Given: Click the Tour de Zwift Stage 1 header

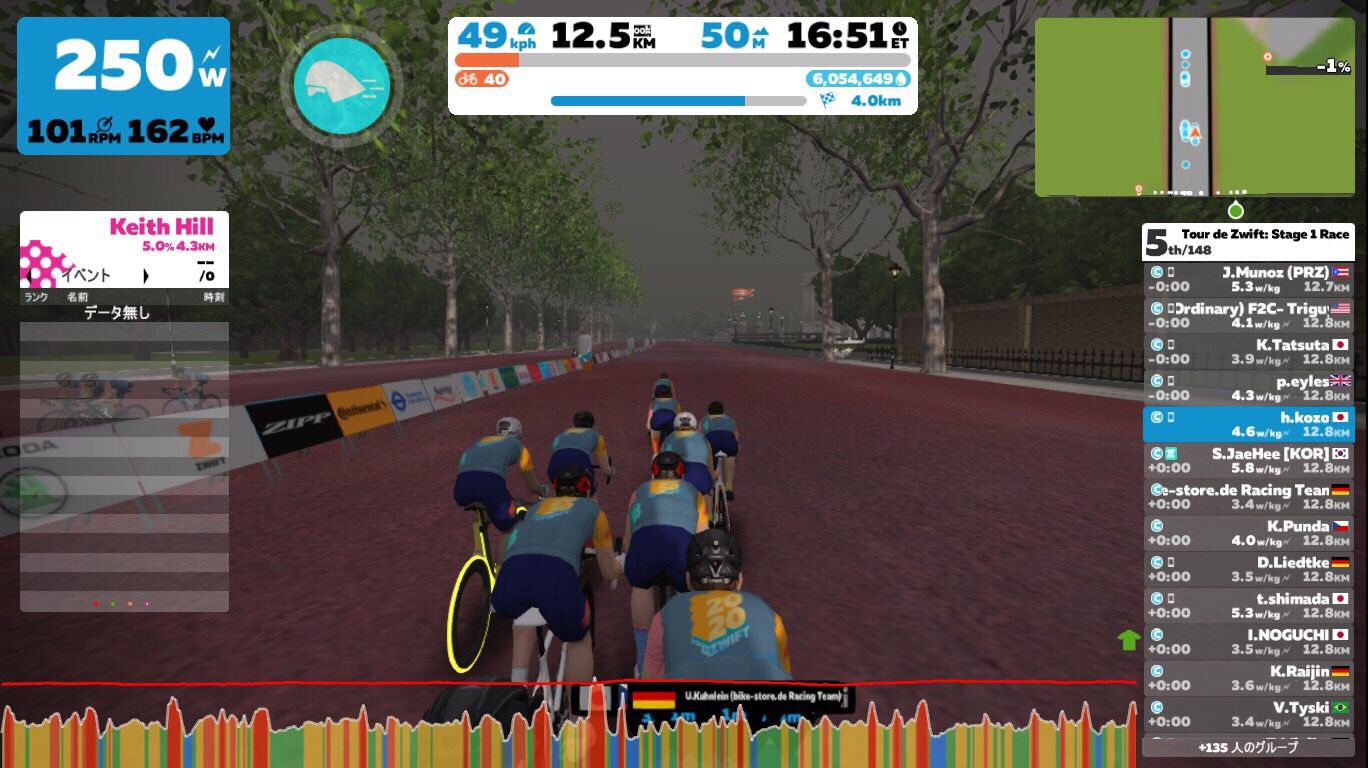Looking at the screenshot, I should click(1248, 241).
